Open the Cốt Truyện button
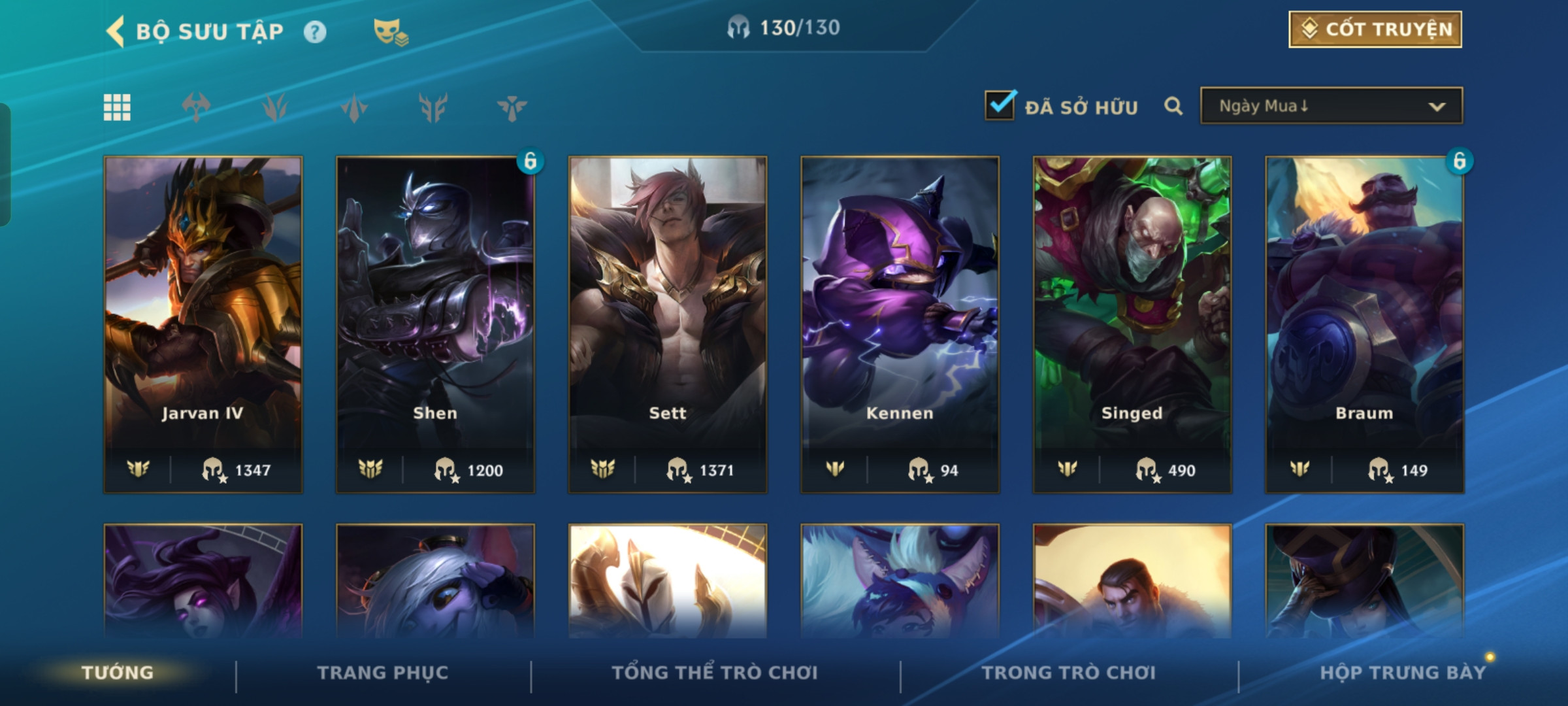 [1375, 29]
